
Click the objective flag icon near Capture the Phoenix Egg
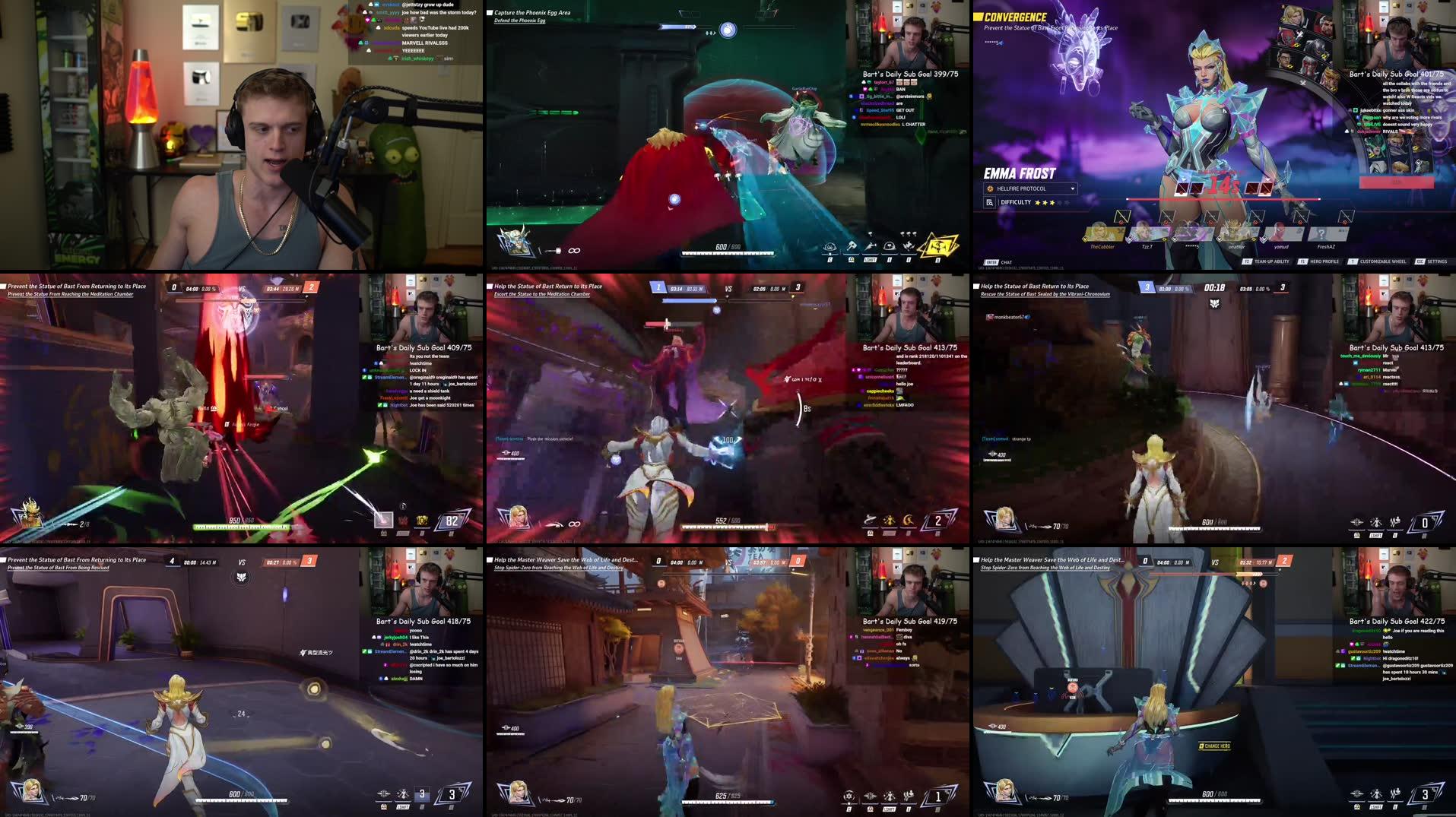[490, 12]
